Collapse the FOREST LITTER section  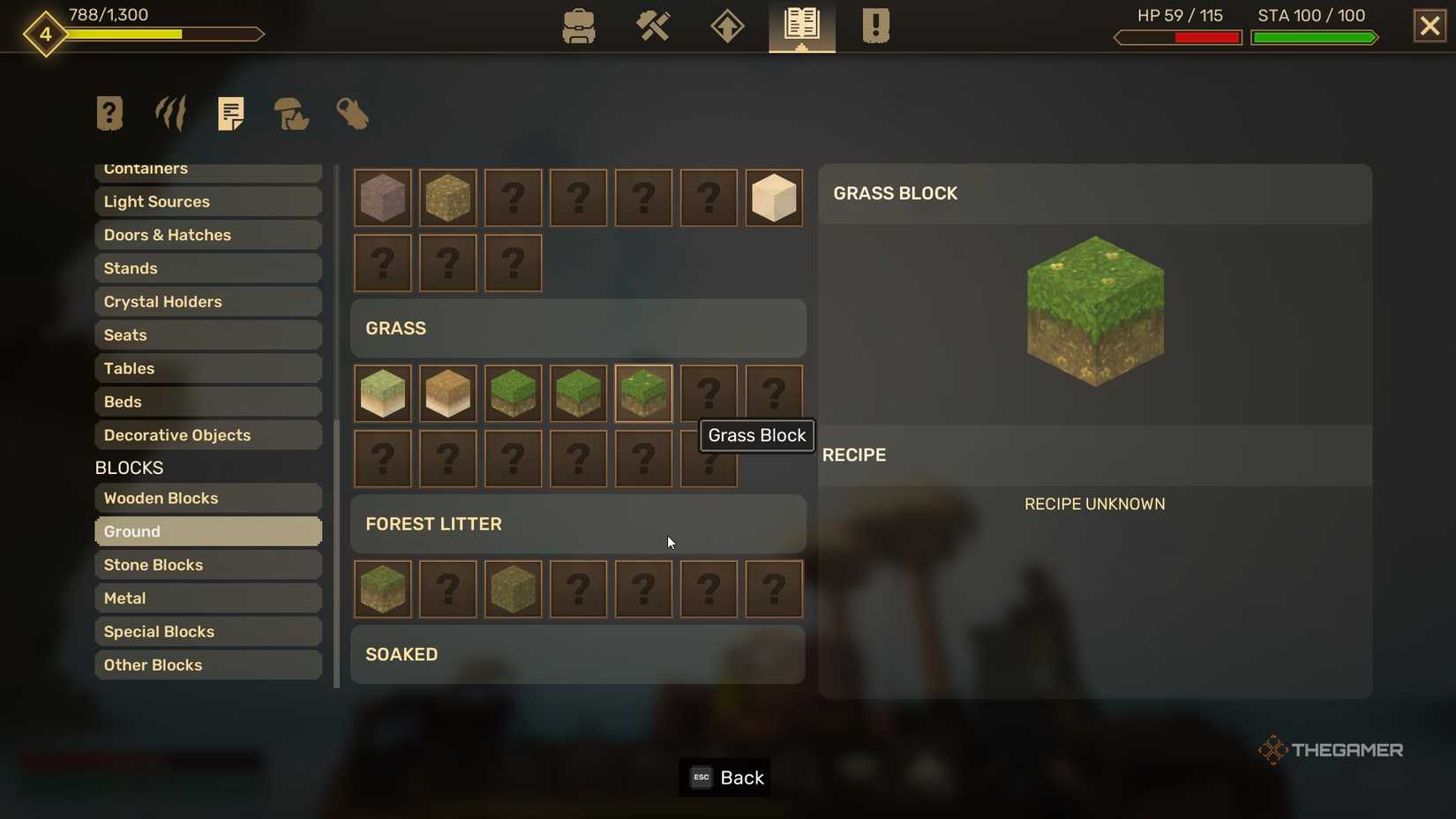tap(578, 524)
